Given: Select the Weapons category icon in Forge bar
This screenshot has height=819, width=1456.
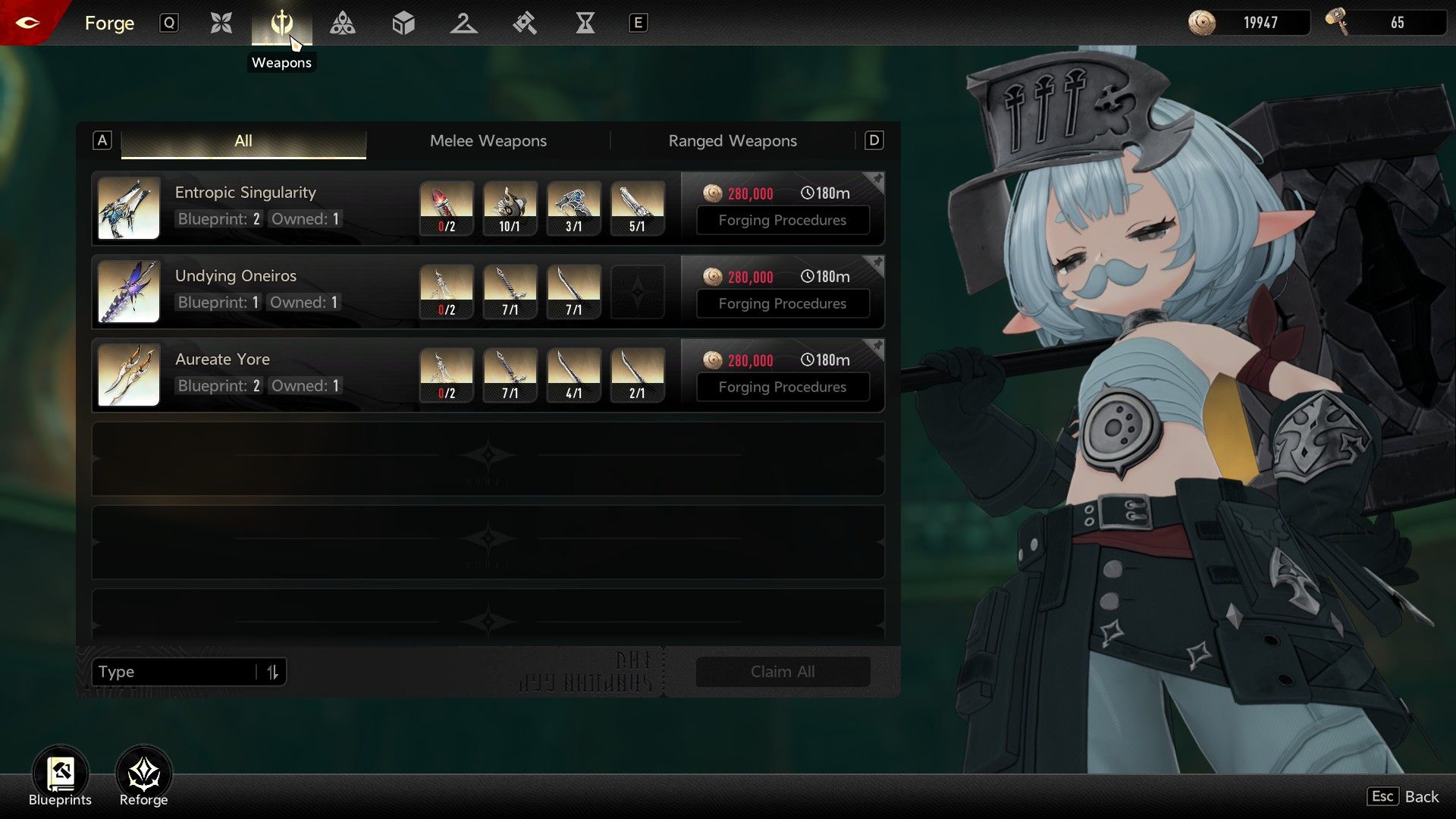Looking at the screenshot, I should tap(281, 24).
